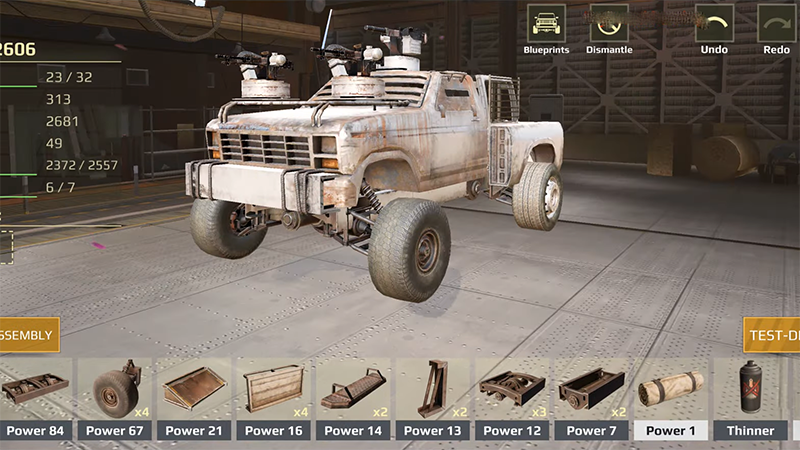Image resolution: width=800 pixels, height=450 pixels.
Task: Start the Test-Drive
Action: coord(773,335)
